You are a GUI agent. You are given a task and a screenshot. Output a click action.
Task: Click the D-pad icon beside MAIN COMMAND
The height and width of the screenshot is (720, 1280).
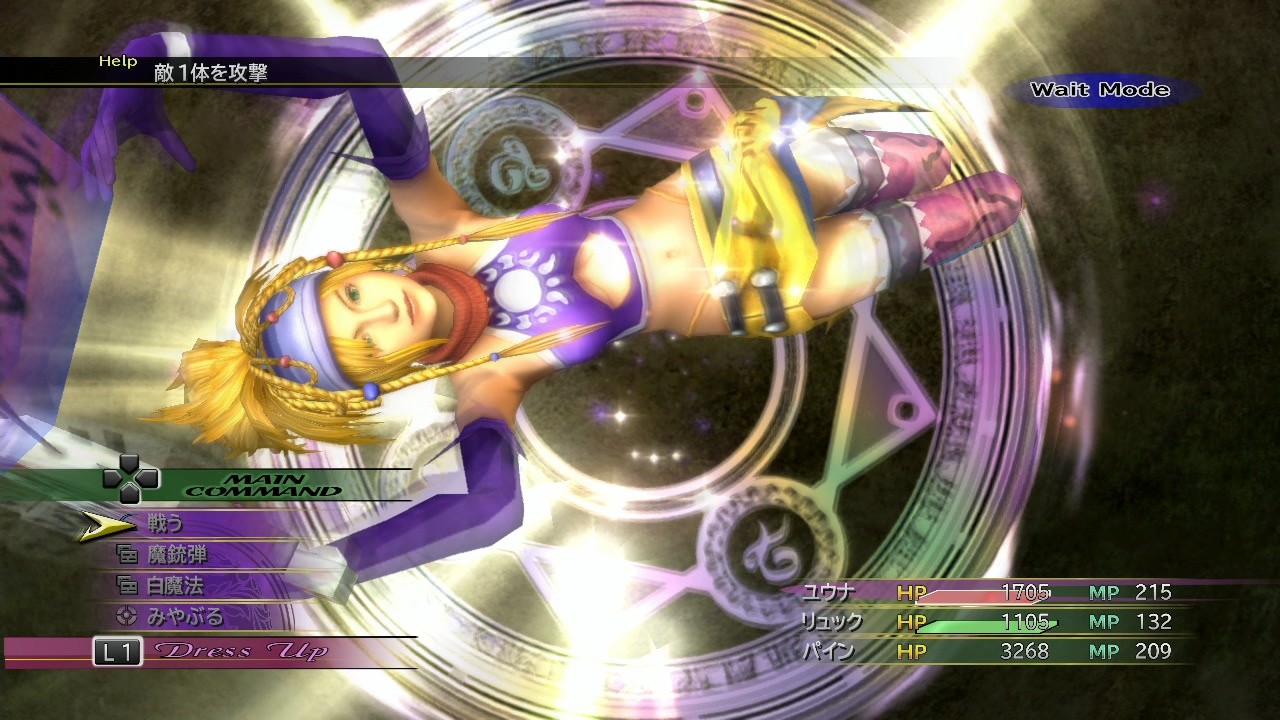tap(130, 480)
